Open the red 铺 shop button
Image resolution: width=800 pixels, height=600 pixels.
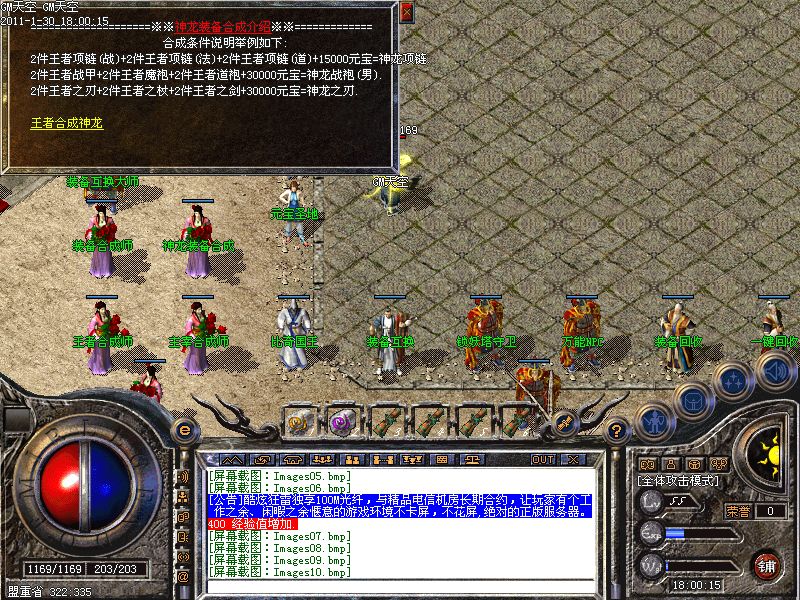point(767,565)
